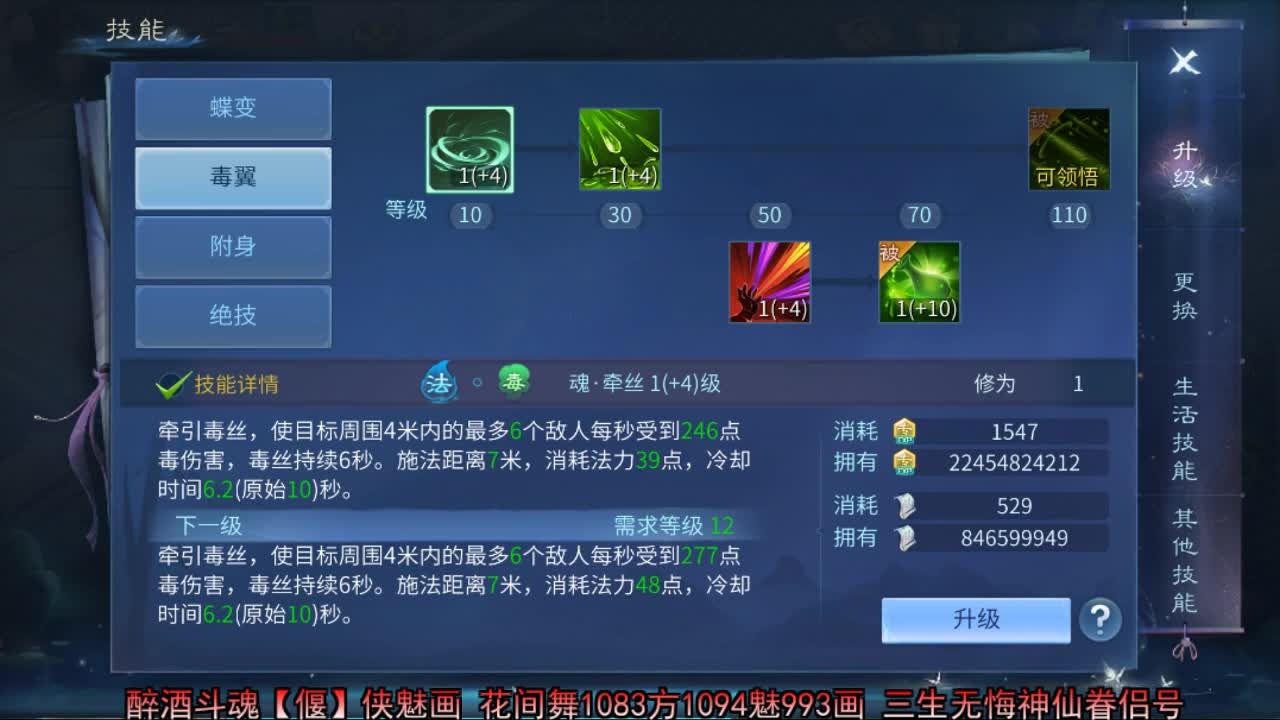The image size is (1280, 720).
Task: Click the scroll item icon next to 拥有
Action: (x=906, y=539)
